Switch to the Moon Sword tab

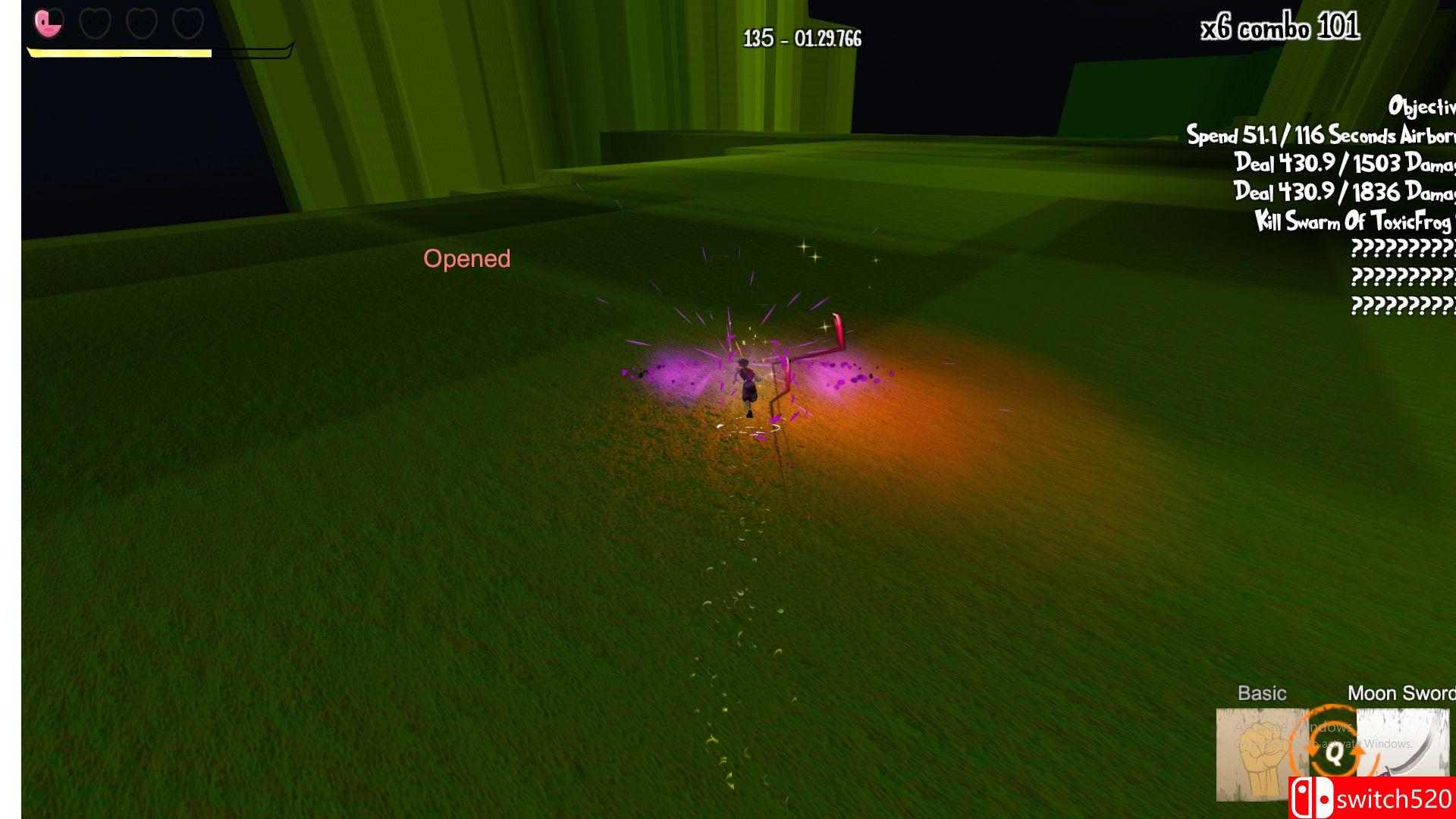[x=1401, y=692]
